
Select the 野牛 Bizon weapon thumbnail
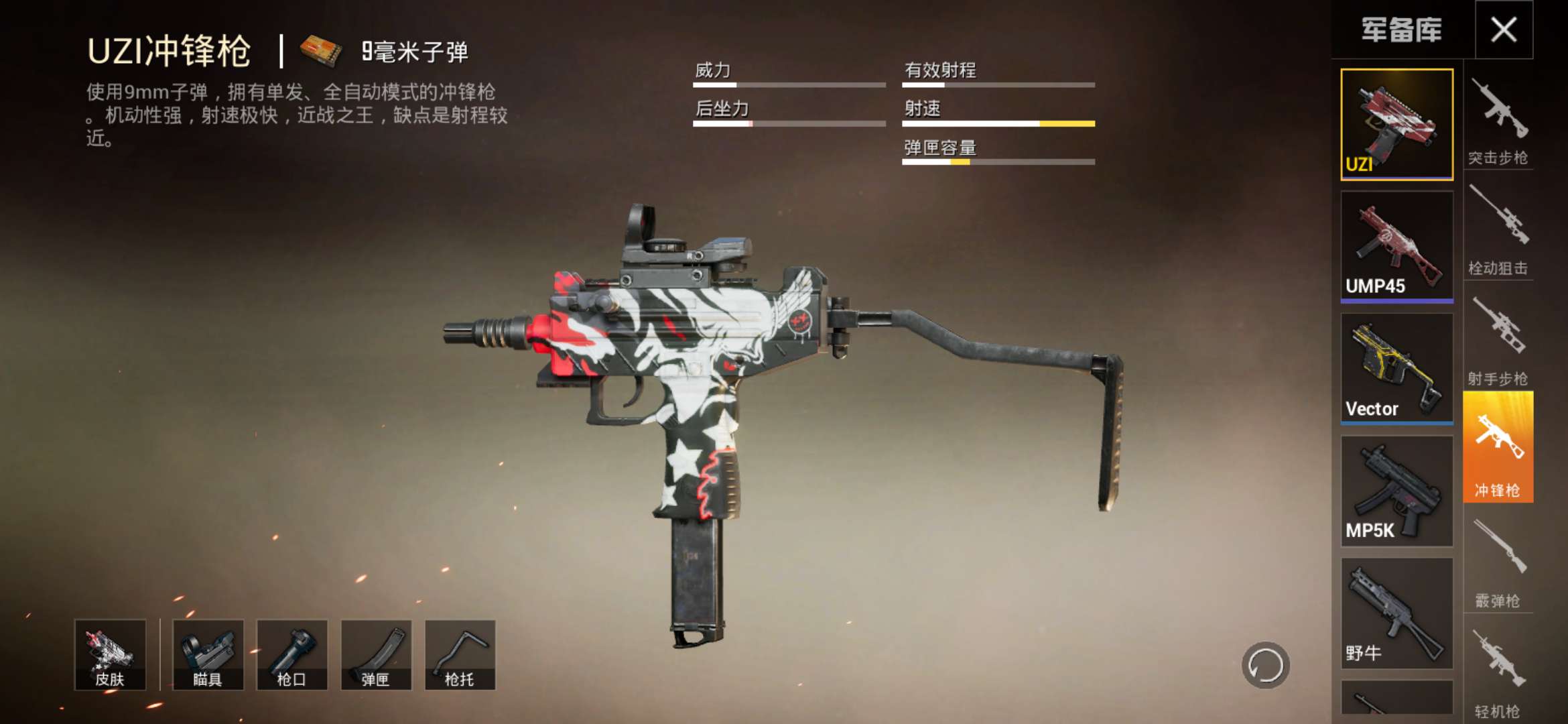coord(1396,607)
